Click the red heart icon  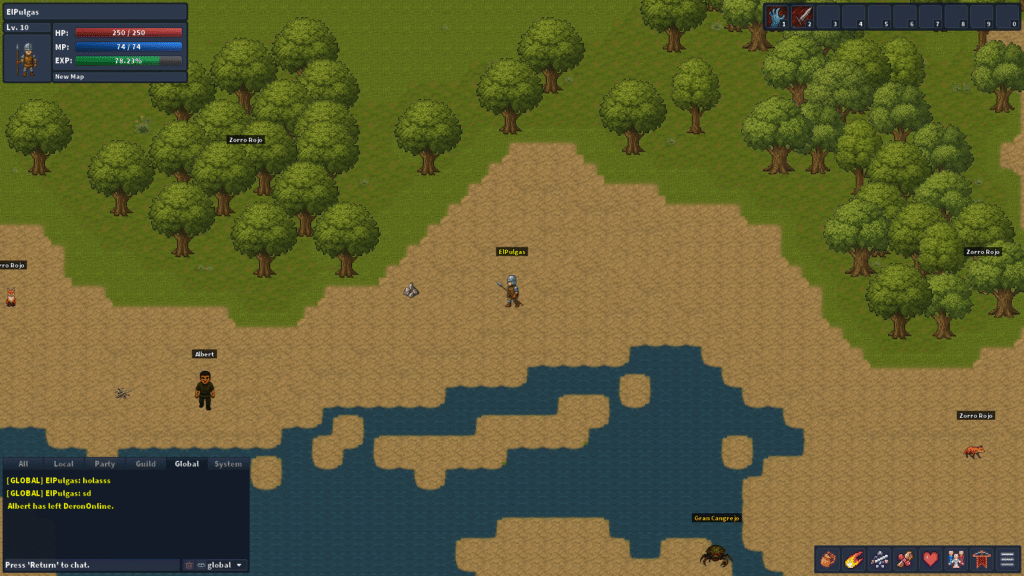pyautogui.click(x=930, y=559)
